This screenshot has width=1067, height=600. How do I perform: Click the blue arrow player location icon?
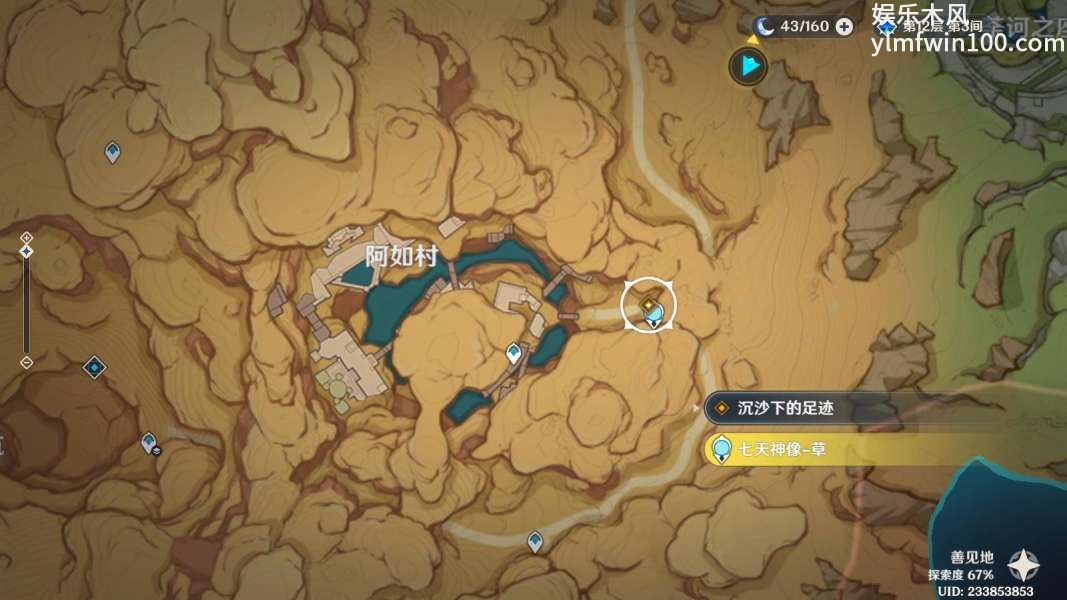[x=747, y=67]
